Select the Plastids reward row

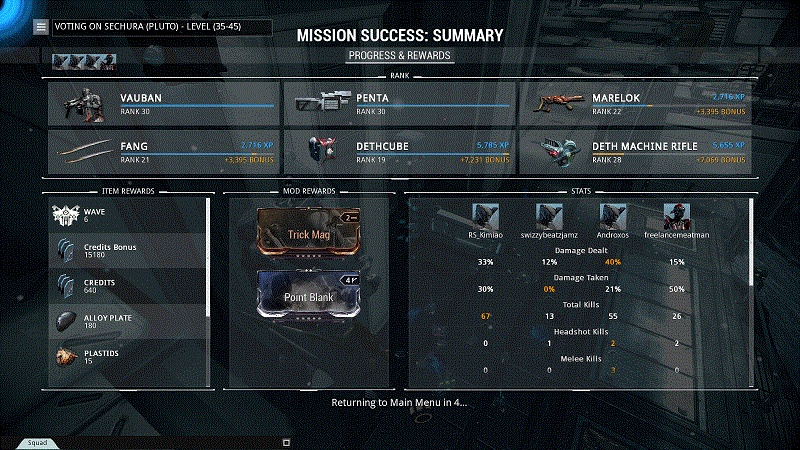pos(128,357)
